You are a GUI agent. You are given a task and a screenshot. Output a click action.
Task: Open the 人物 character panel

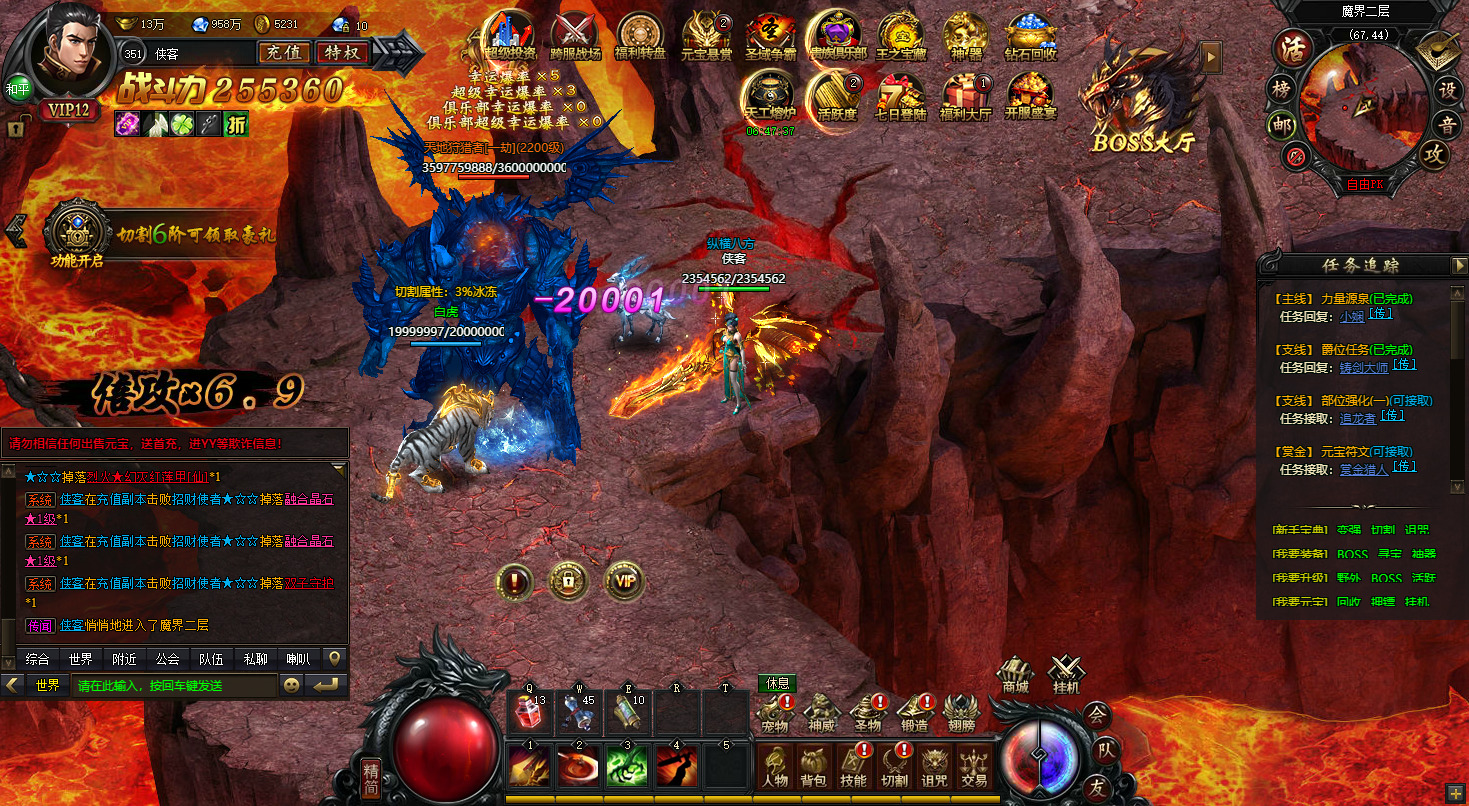pyautogui.click(x=775, y=767)
